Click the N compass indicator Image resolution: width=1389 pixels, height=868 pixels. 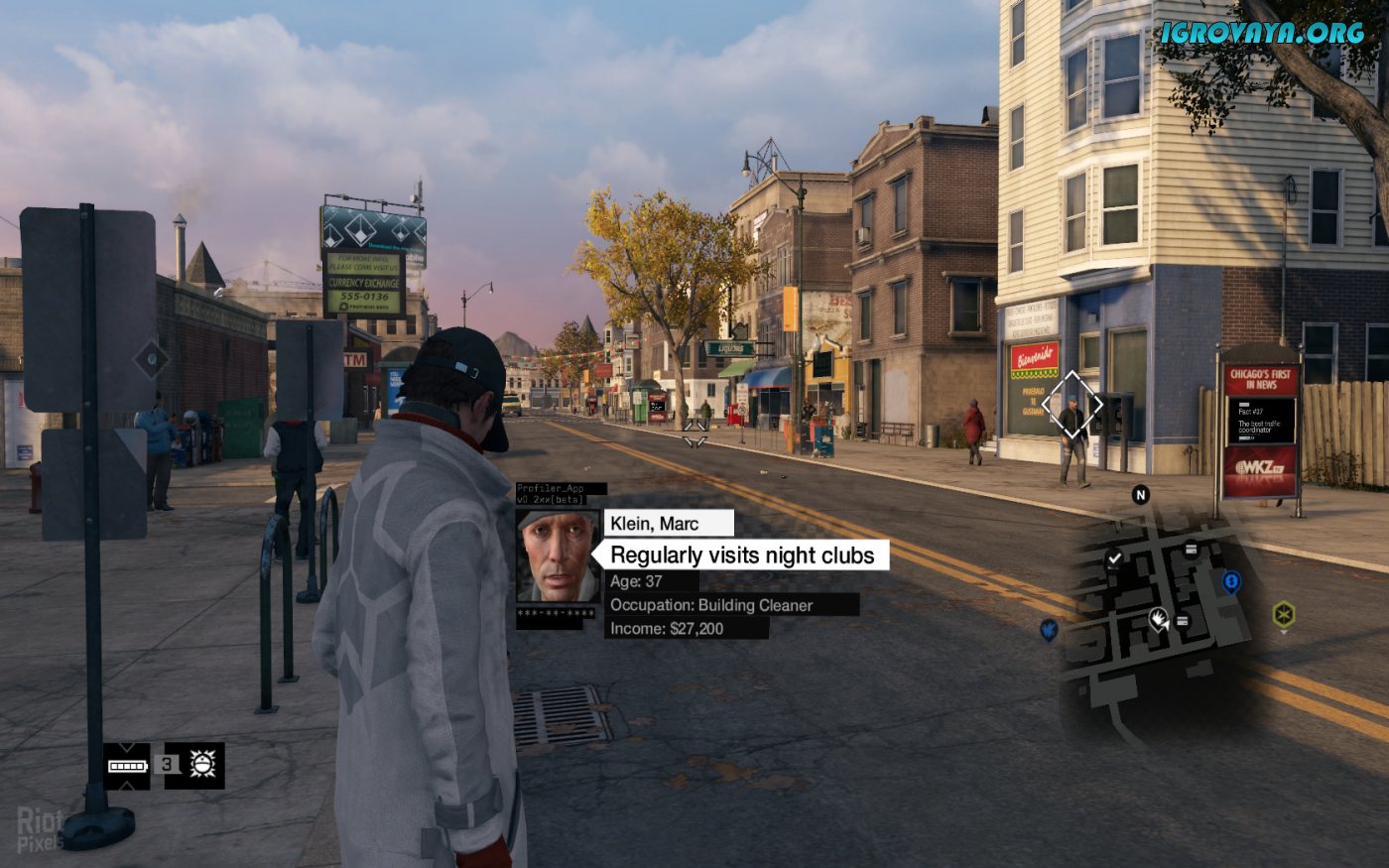tap(1141, 494)
